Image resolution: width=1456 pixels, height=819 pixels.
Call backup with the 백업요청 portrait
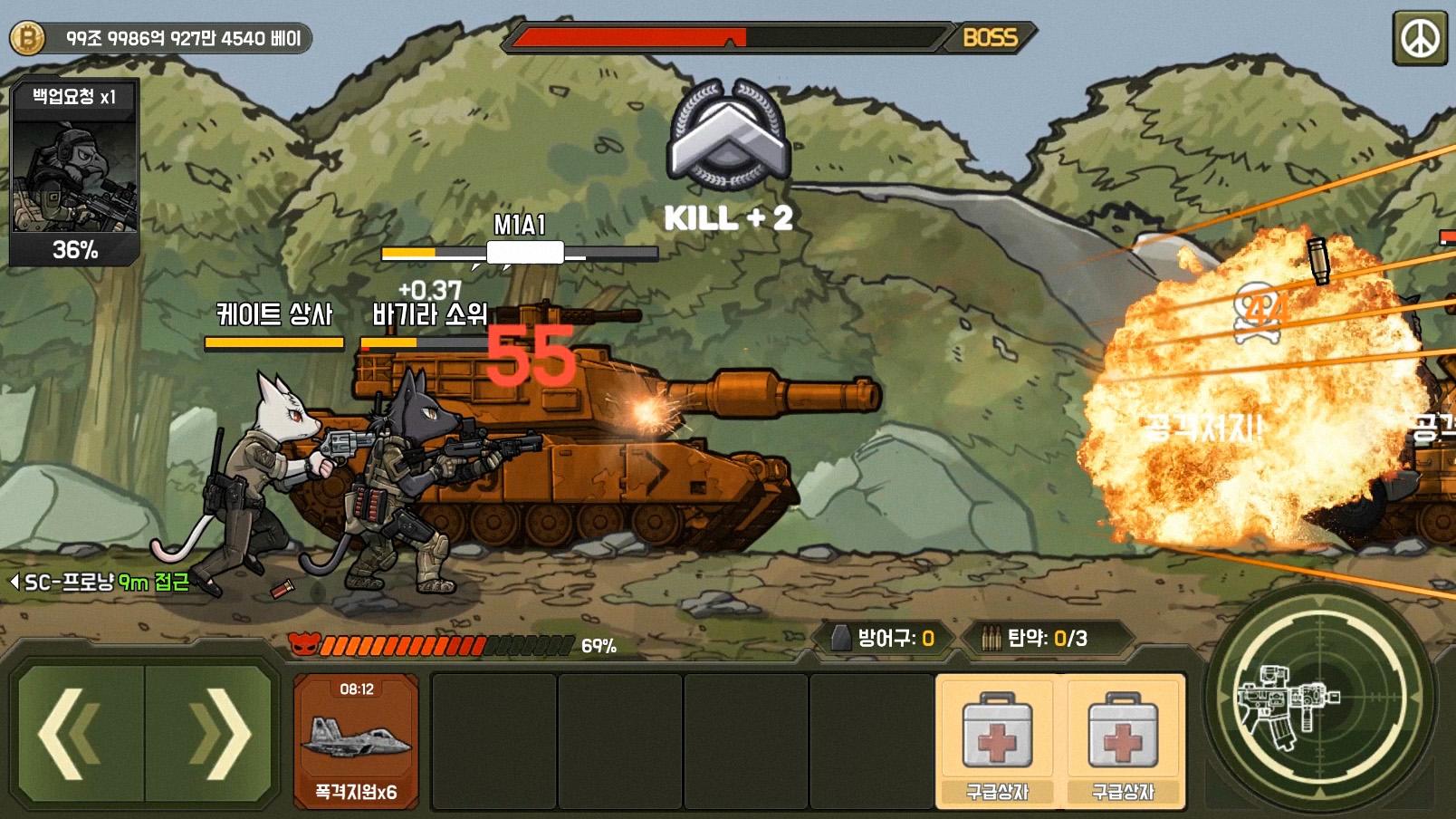coord(74,173)
